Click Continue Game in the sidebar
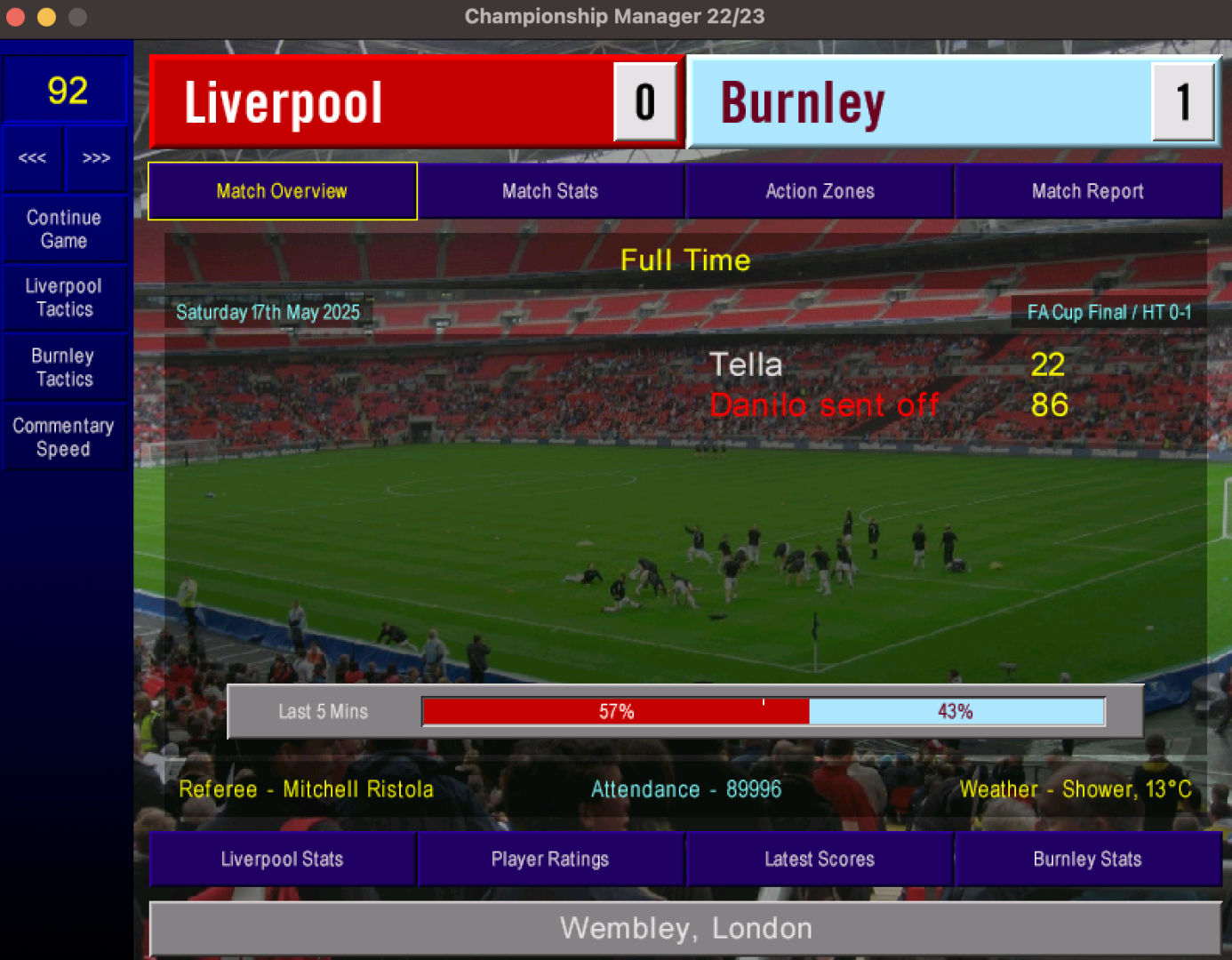The height and width of the screenshot is (960, 1232). (x=64, y=229)
